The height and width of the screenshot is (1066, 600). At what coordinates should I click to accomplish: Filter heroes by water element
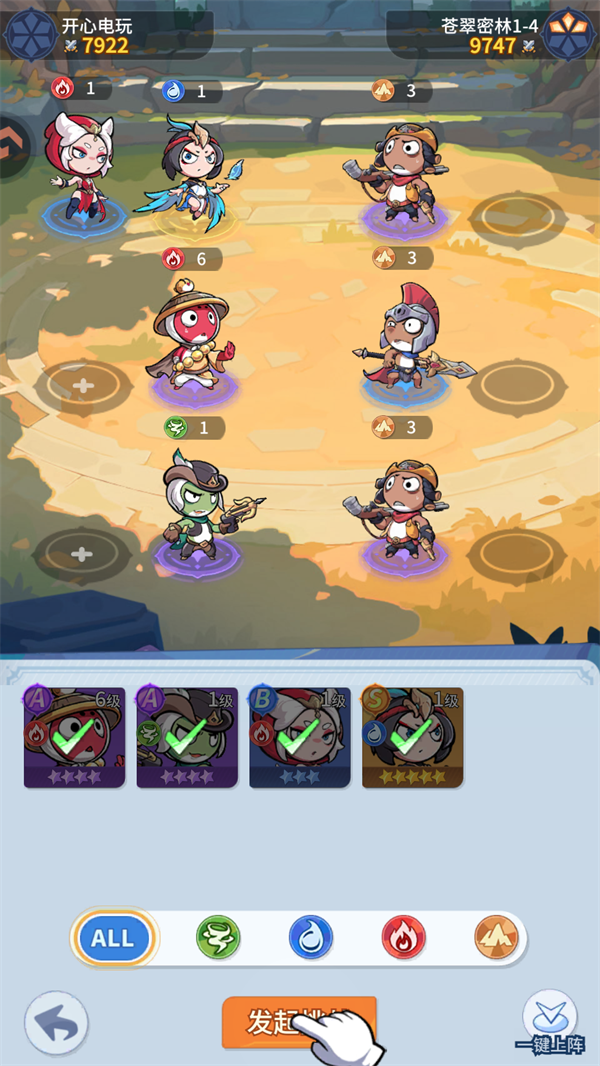310,938
